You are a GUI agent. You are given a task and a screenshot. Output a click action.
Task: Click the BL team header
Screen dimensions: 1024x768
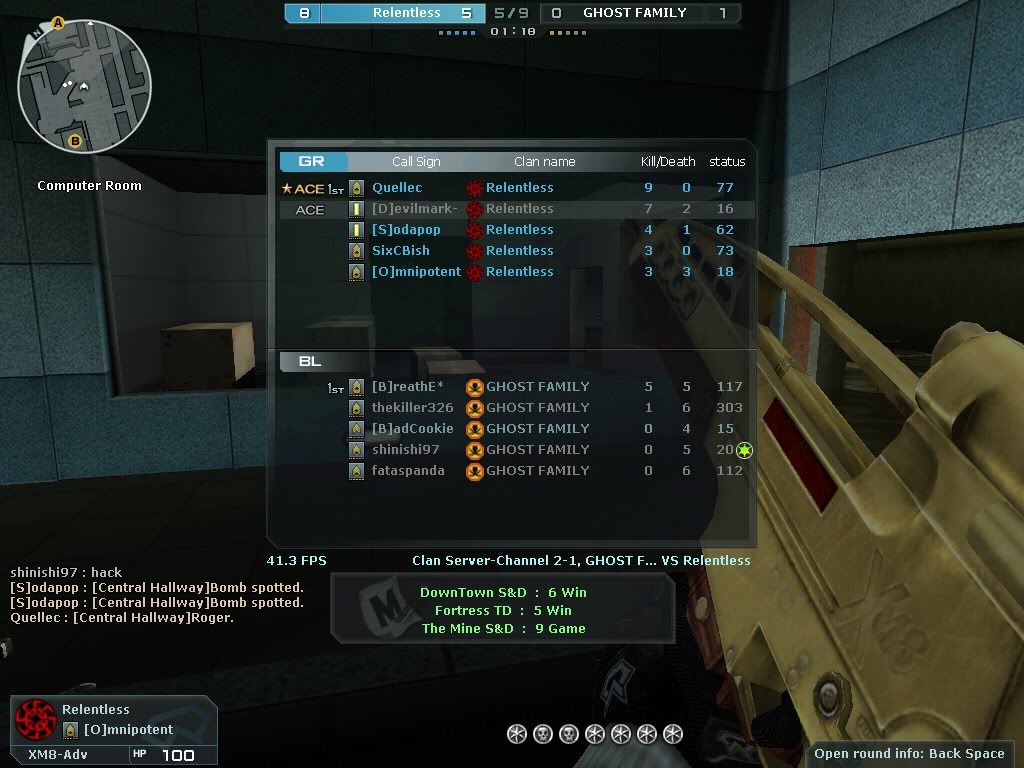[310, 362]
